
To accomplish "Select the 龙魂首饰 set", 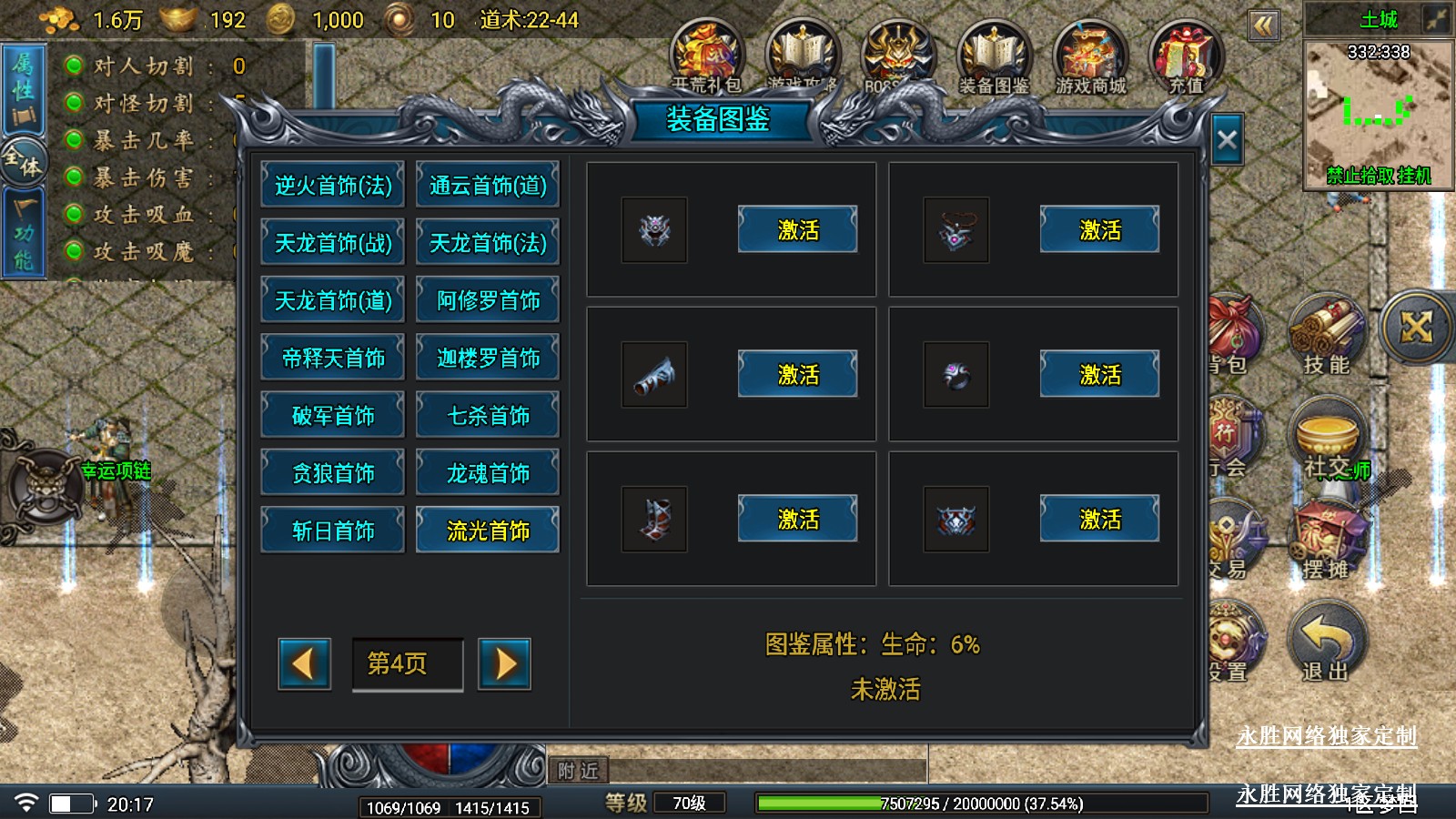I will tap(488, 473).
